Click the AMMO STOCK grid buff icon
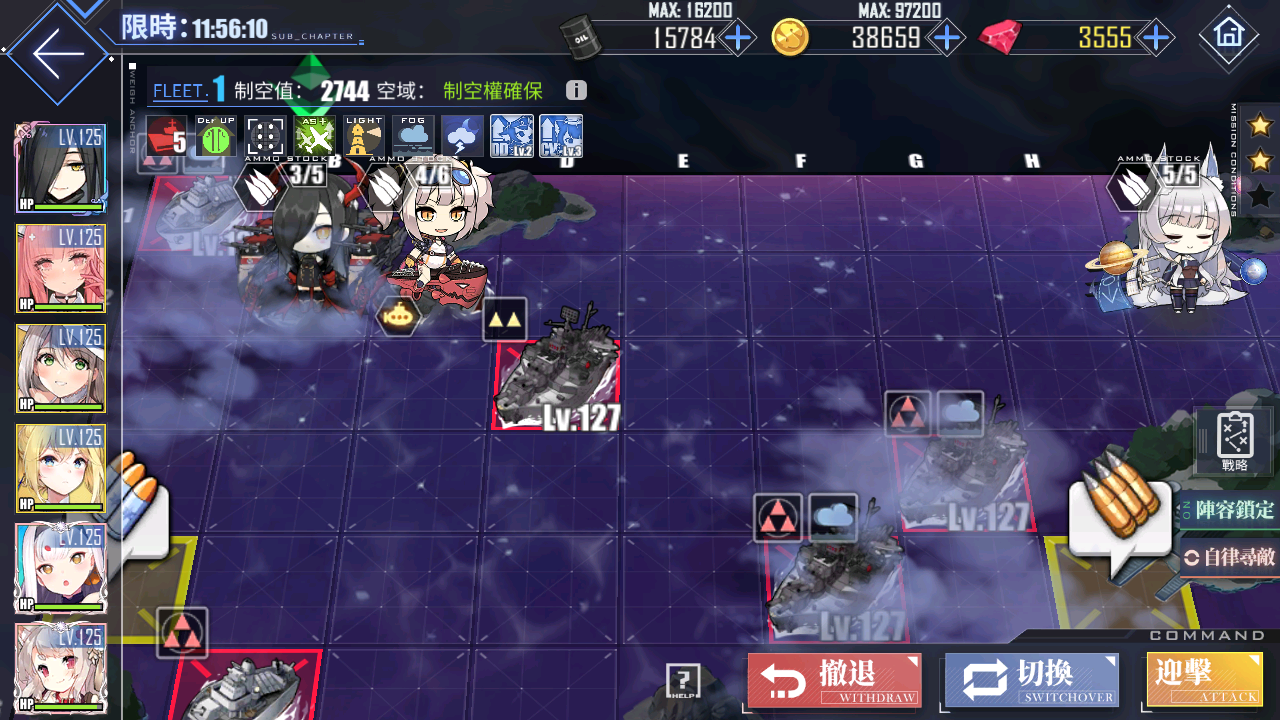Image resolution: width=1280 pixels, height=720 pixels. tap(263, 135)
